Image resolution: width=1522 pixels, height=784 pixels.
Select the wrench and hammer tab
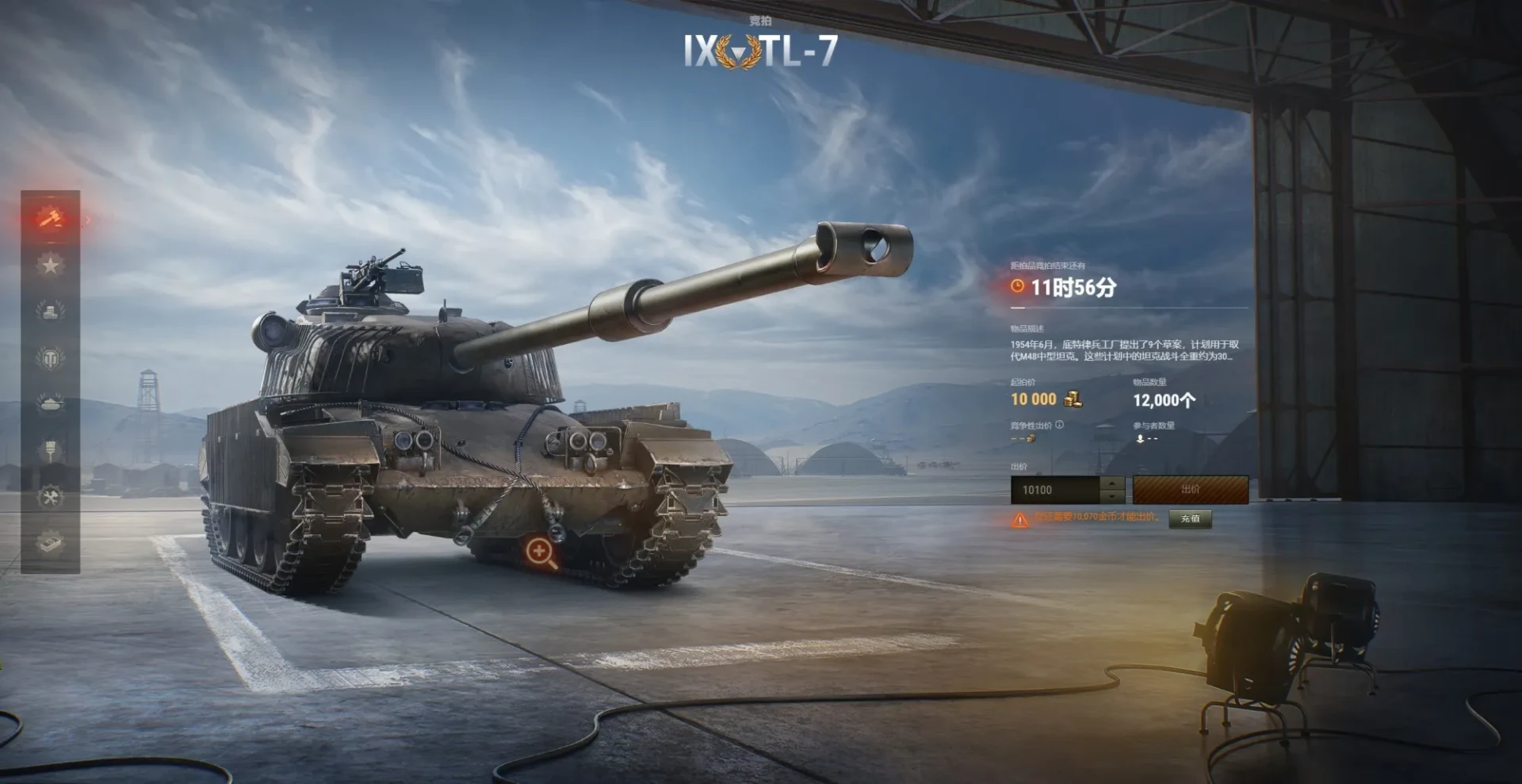pos(51,498)
